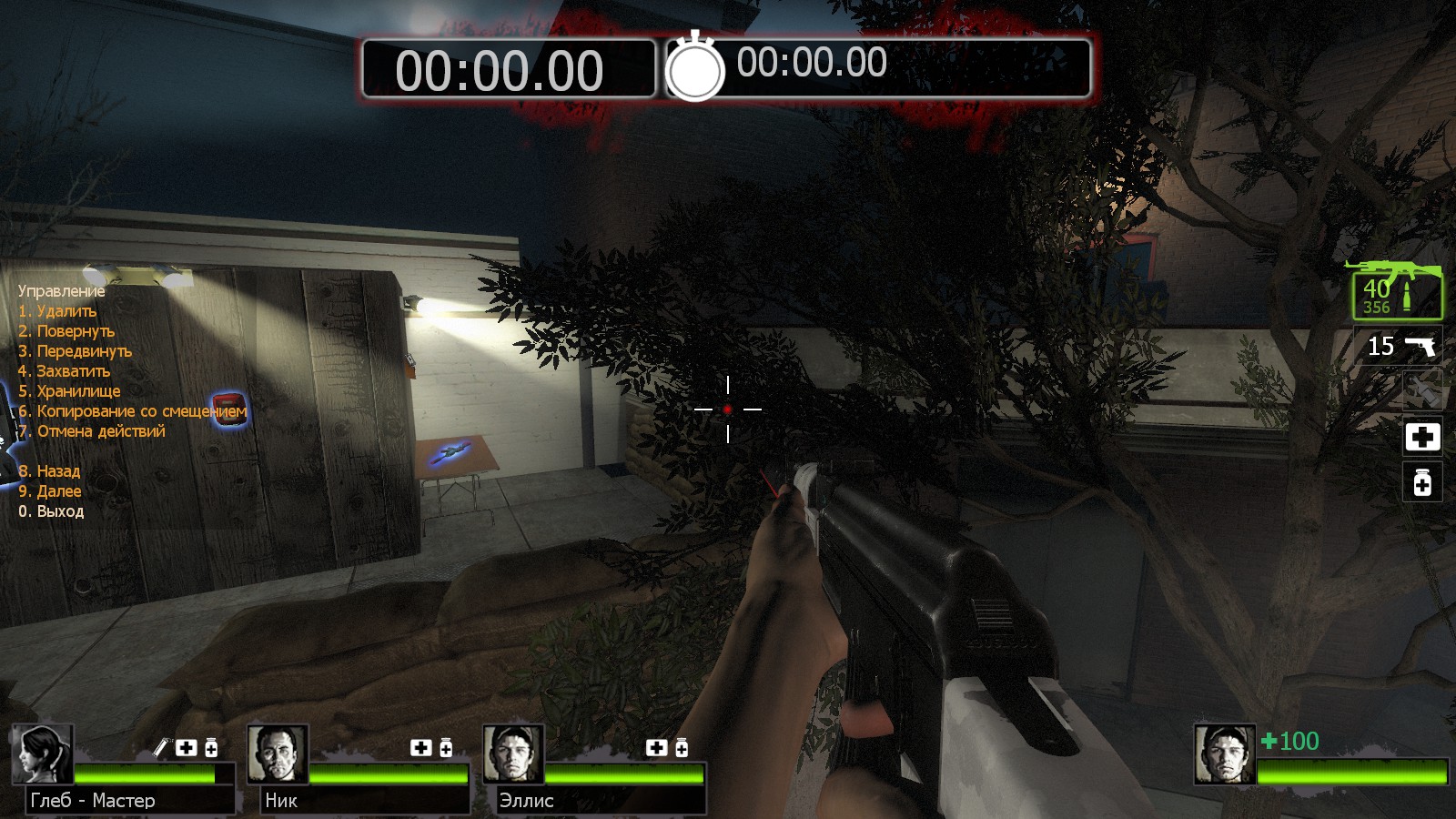
Task: Select the first aid kit slot
Action: pos(1422,437)
